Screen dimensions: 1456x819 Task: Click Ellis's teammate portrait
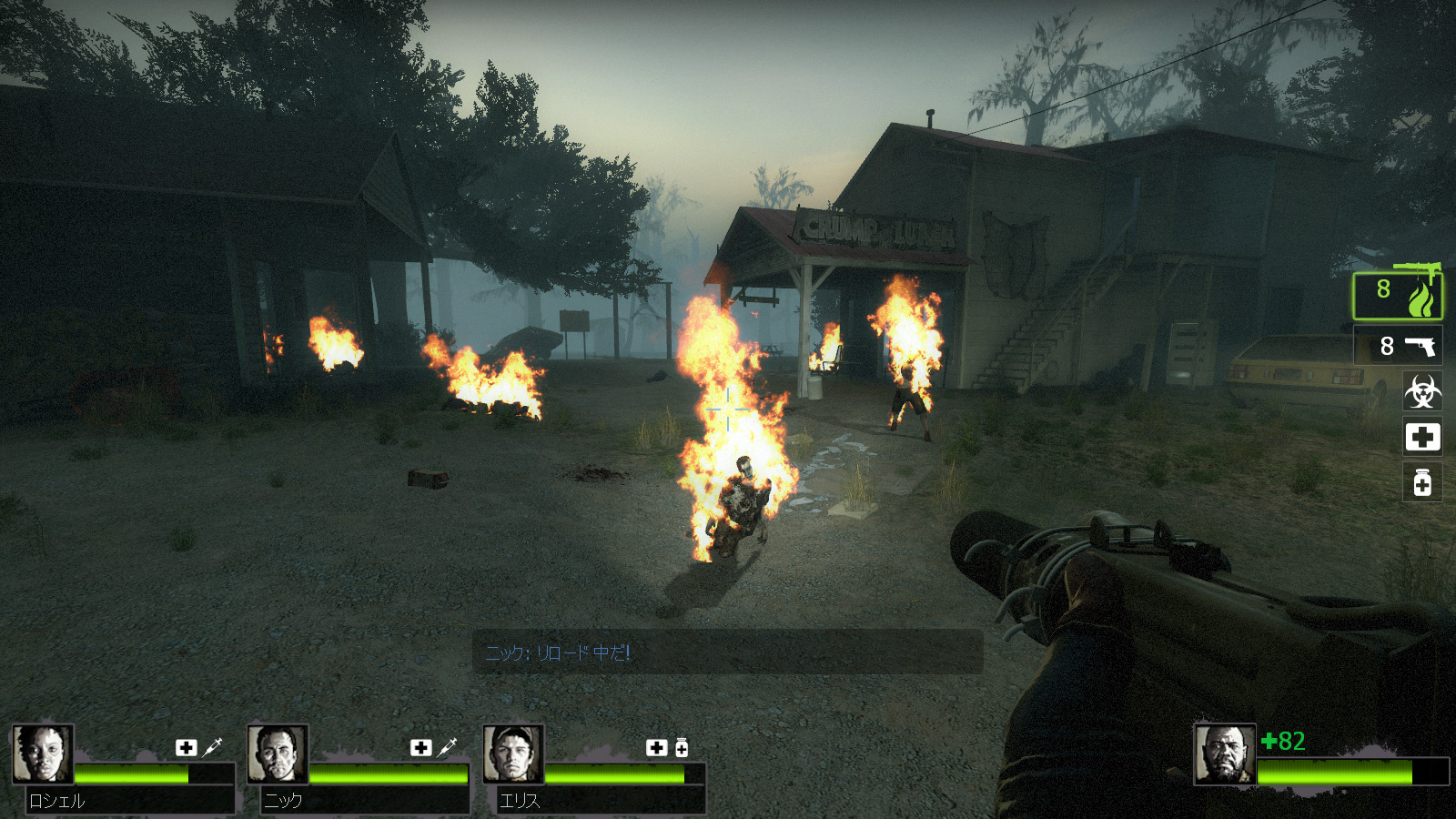pos(513,753)
